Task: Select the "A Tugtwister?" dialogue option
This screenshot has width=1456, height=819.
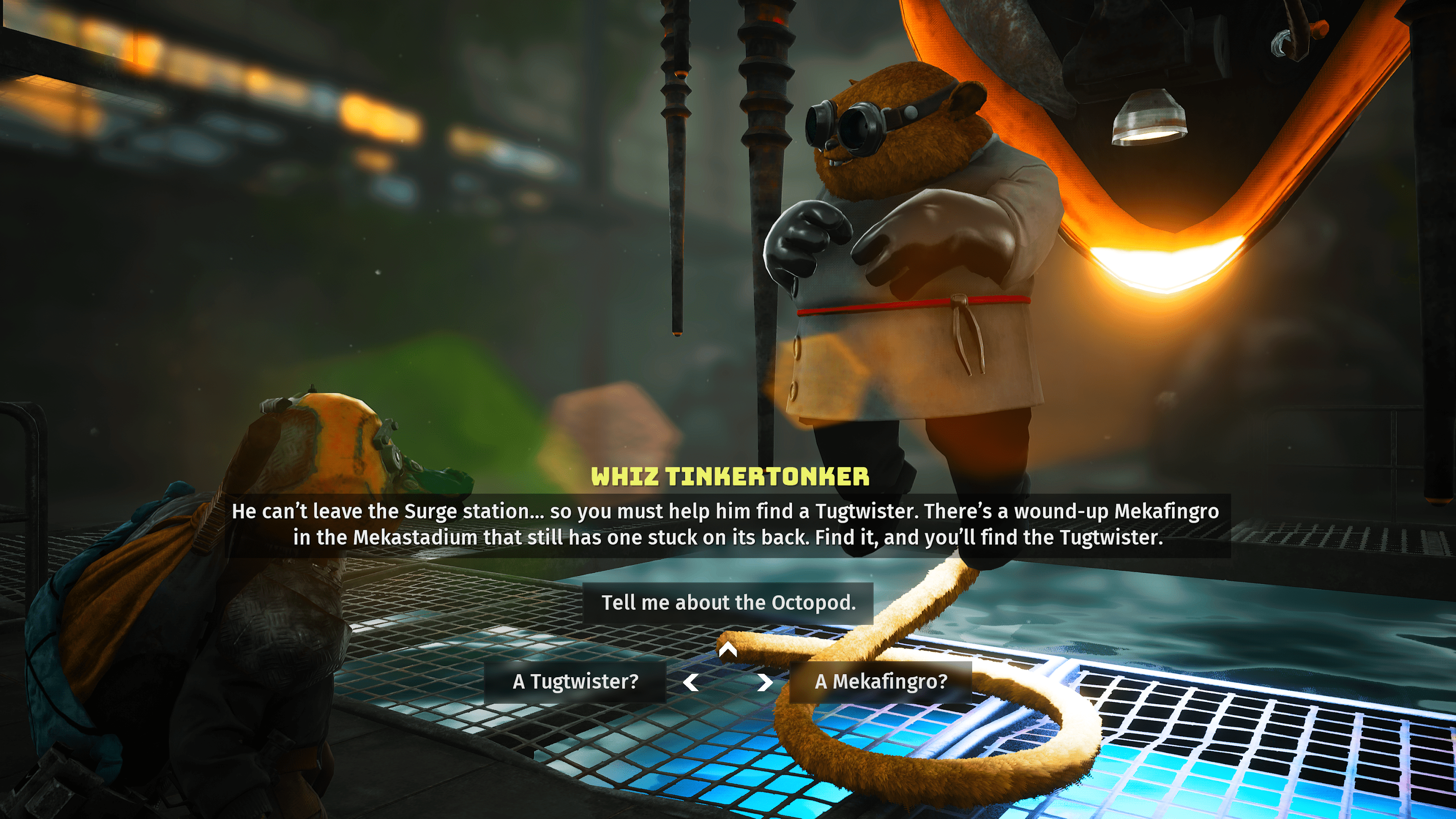Action: (575, 682)
